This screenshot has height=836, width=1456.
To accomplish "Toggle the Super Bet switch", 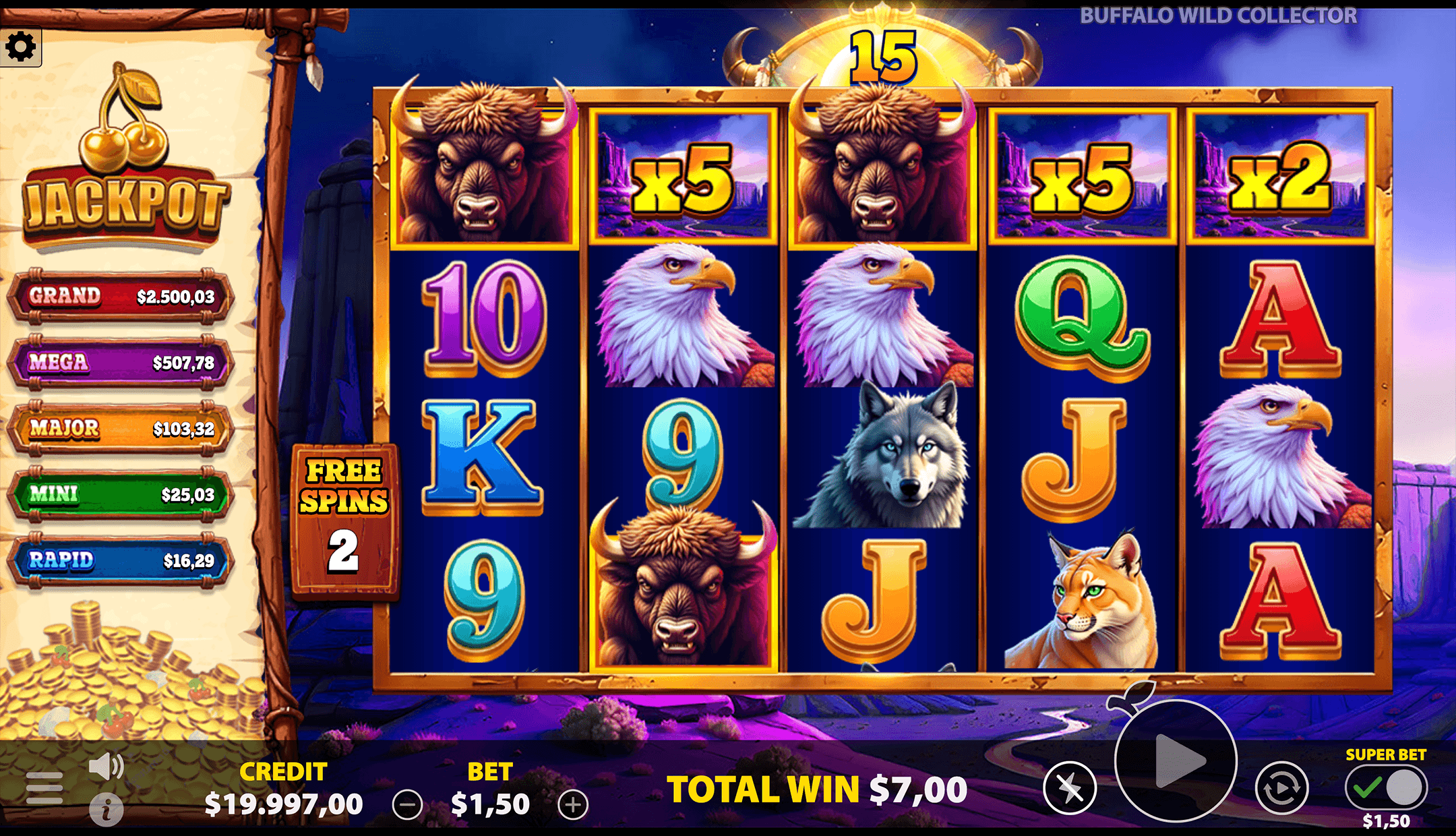I will (x=1386, y=787).
